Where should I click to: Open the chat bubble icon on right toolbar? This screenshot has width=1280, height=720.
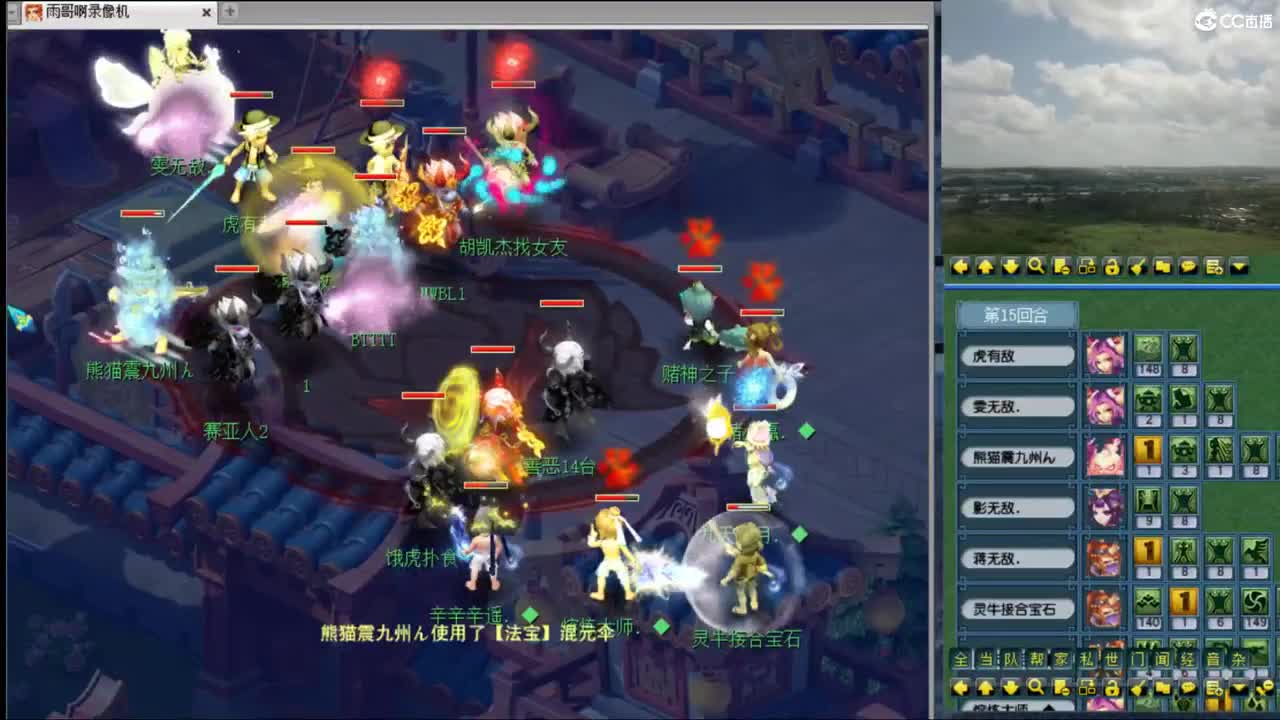pyautogui.click(x=1188, y=267)
